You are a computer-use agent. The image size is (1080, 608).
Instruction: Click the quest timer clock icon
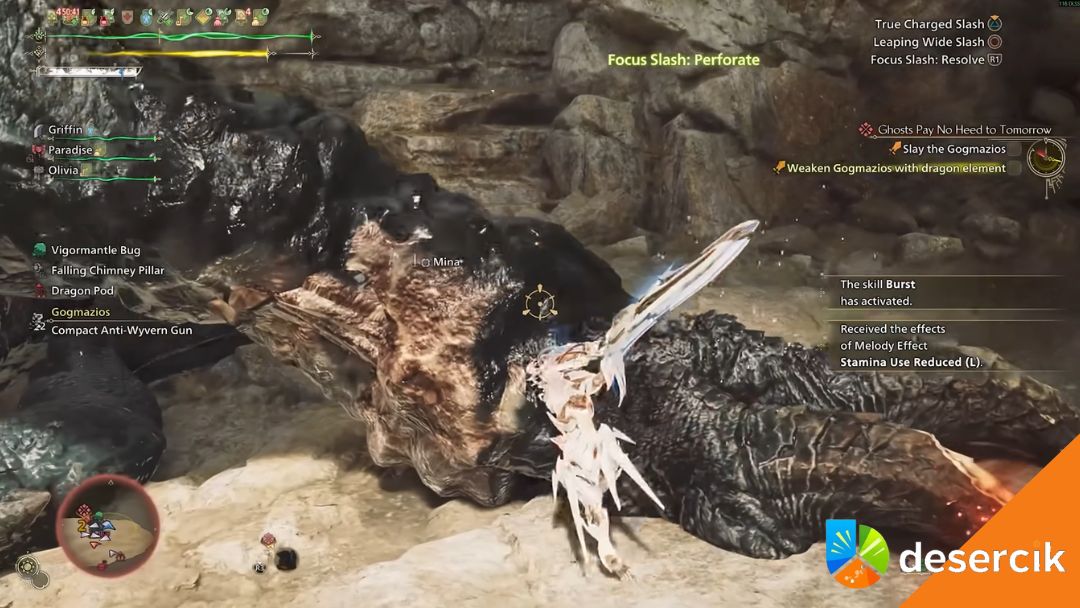(x=1047, y=156)
